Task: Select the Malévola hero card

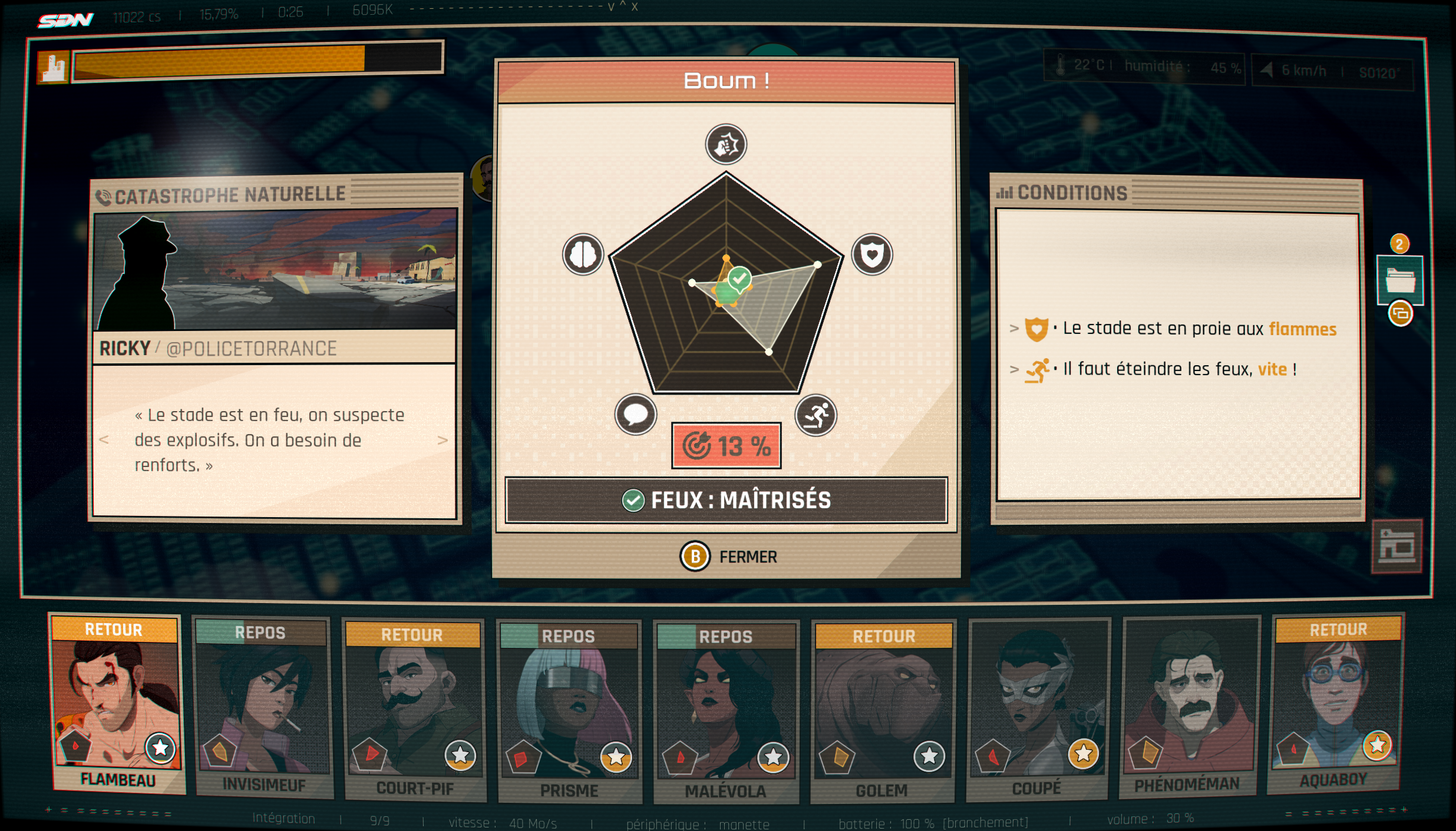Action: [x=726, y=711]
